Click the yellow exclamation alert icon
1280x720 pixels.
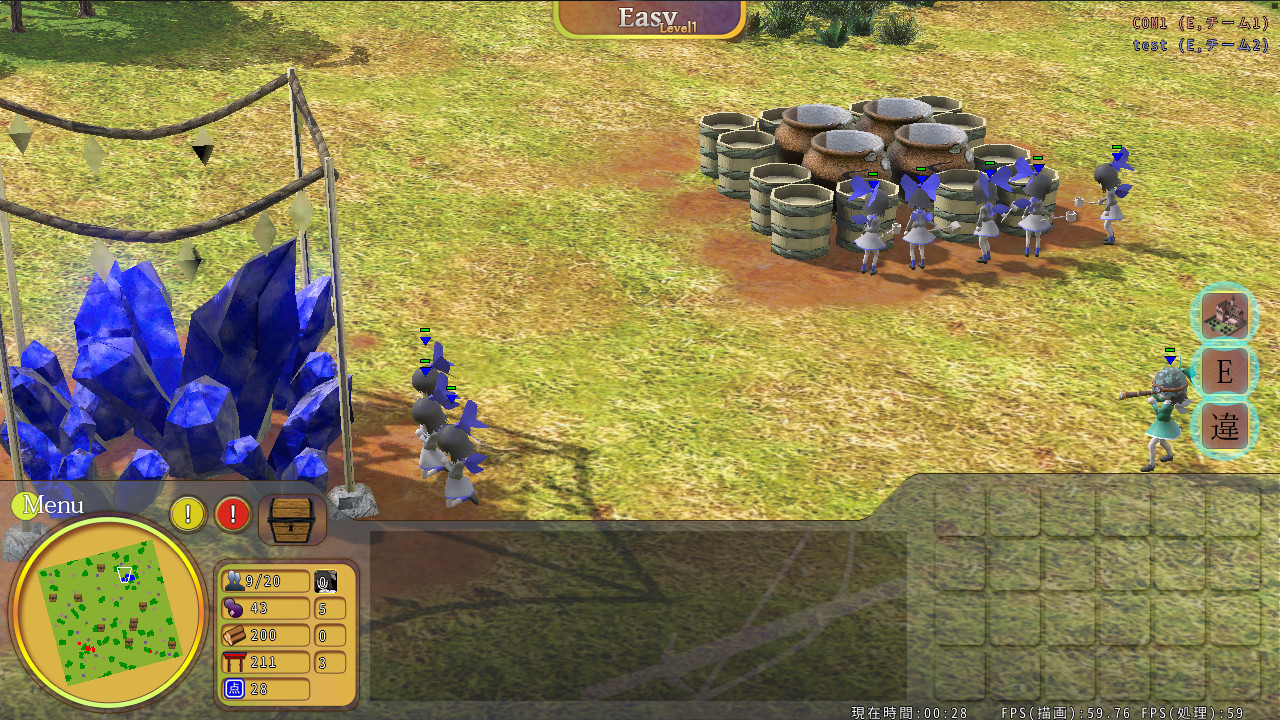[187, 513]
